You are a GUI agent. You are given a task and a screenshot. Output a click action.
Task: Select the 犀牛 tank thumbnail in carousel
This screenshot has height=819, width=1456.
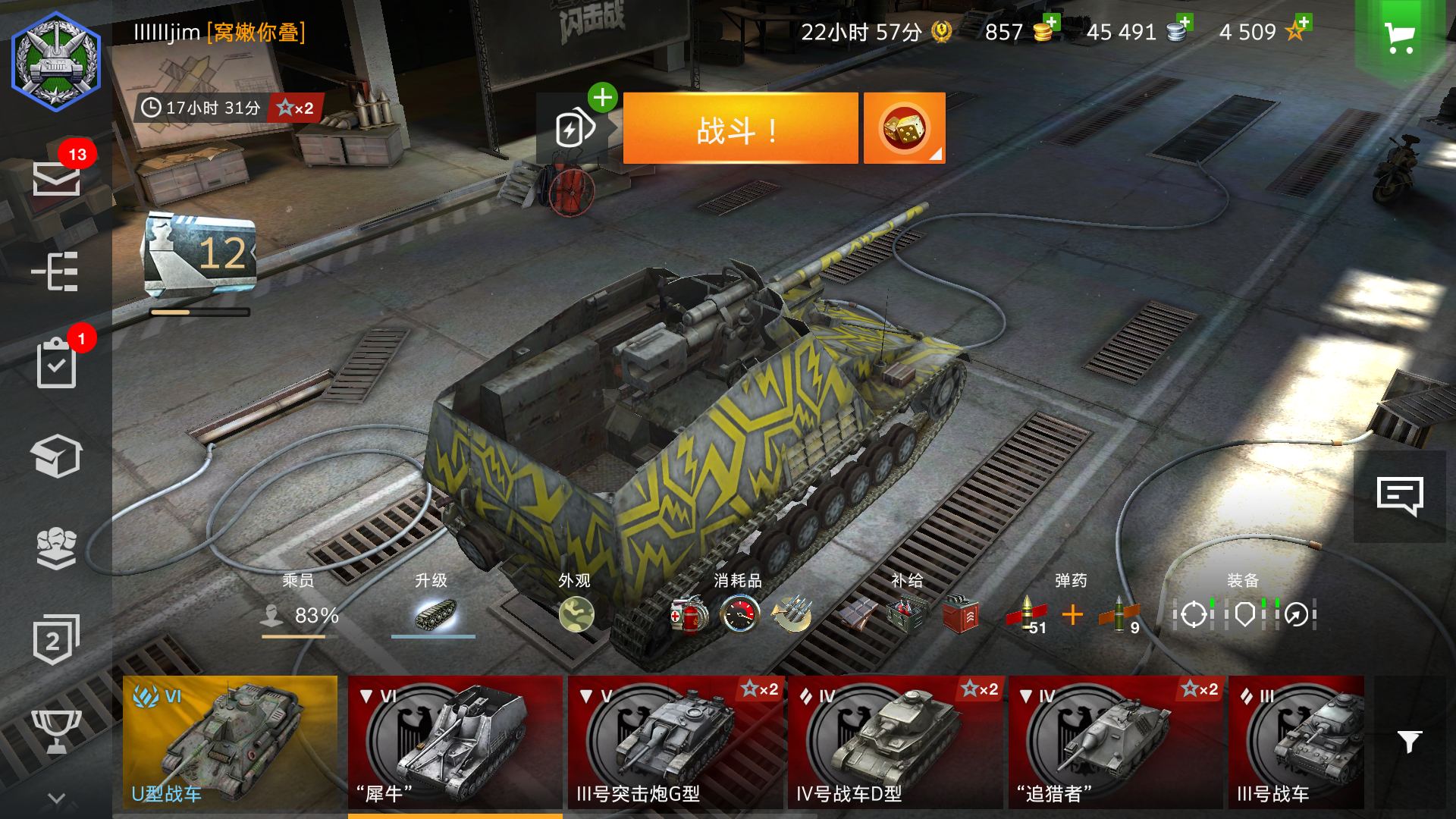pyautogui.click(x=453, y=739)
